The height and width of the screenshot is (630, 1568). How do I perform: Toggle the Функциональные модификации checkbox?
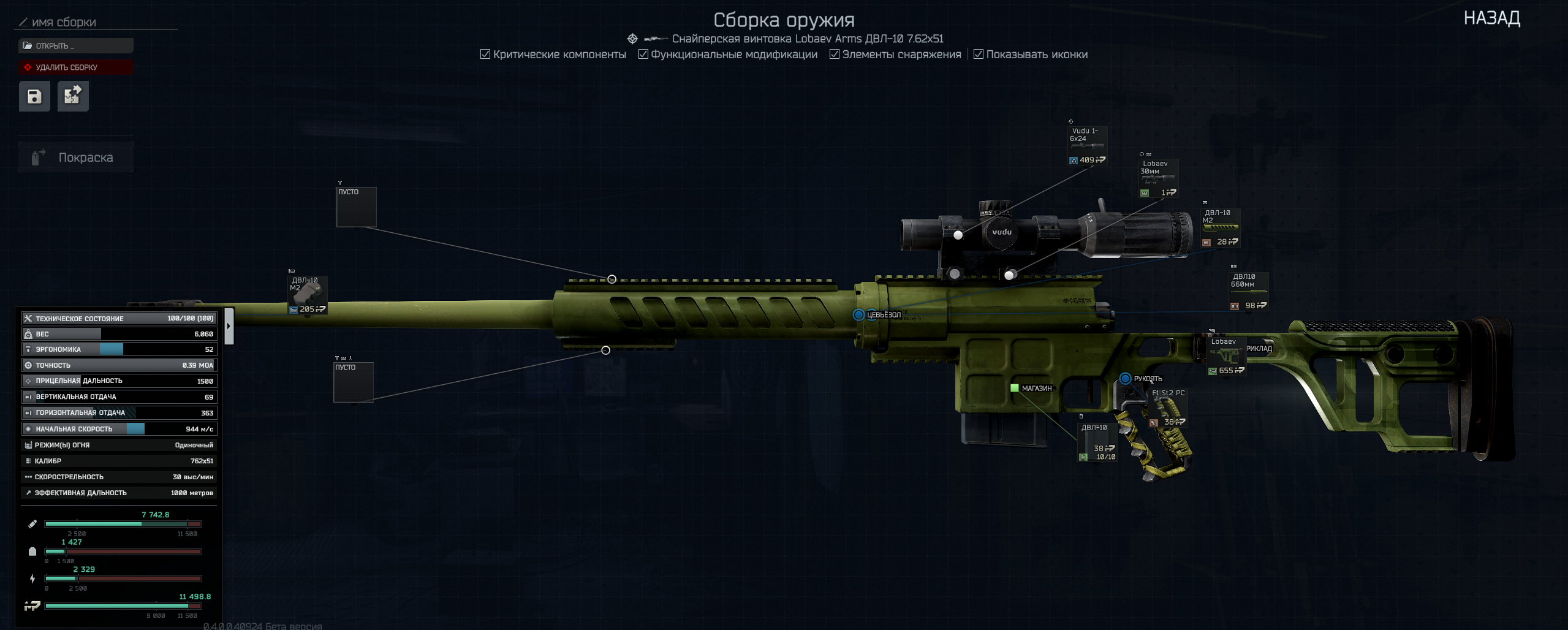(643, 55)
